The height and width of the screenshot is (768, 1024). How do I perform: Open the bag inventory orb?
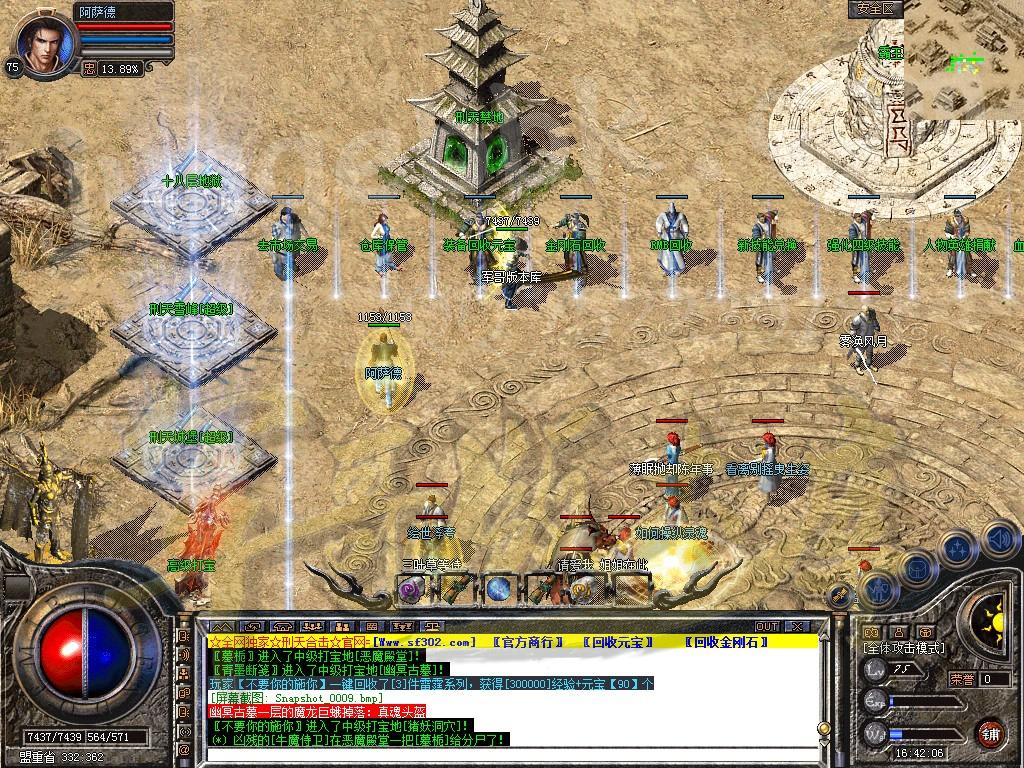pyautogui.click(x=917, y=569)
